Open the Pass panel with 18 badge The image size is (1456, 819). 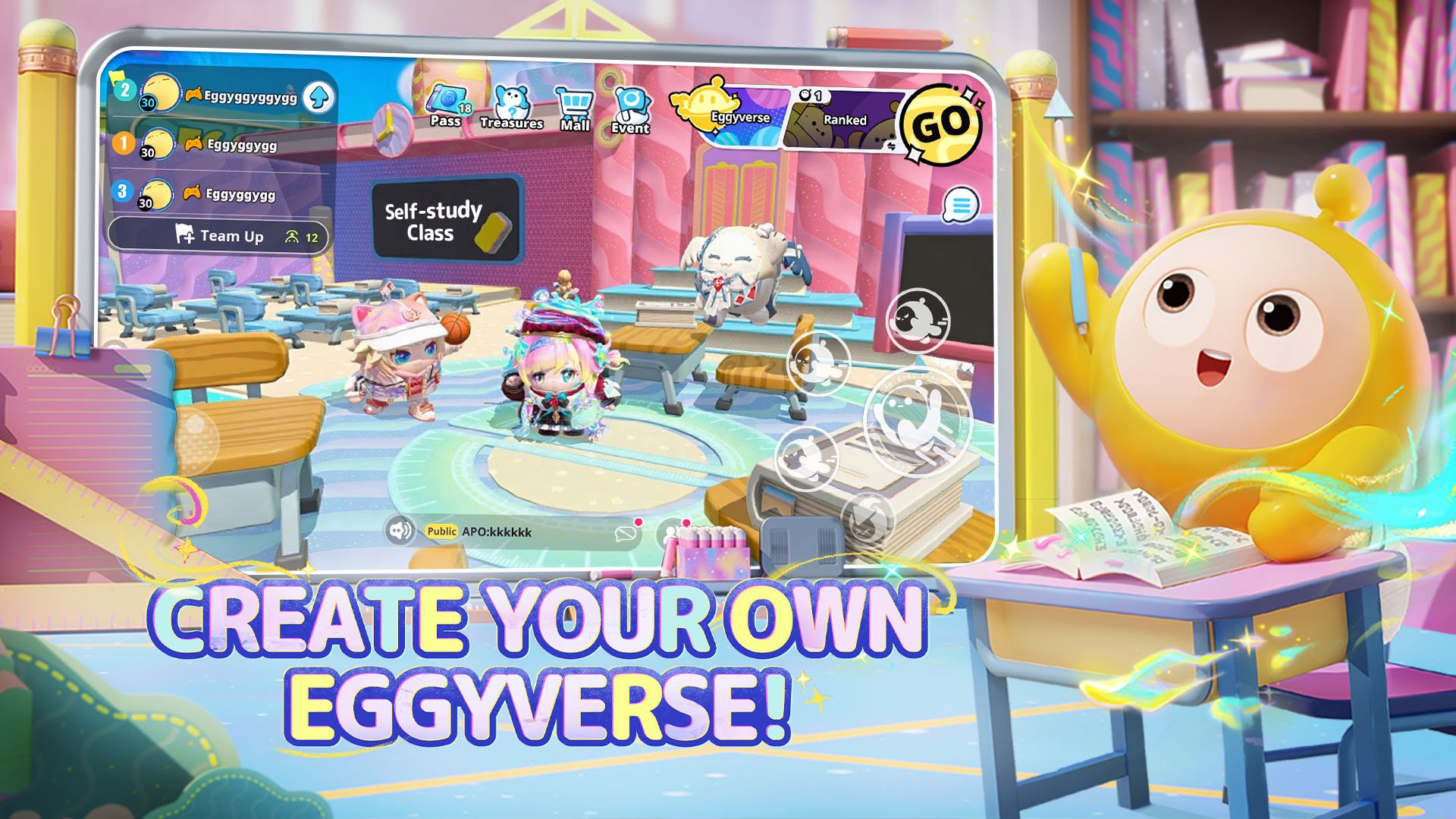coord(447,102)
